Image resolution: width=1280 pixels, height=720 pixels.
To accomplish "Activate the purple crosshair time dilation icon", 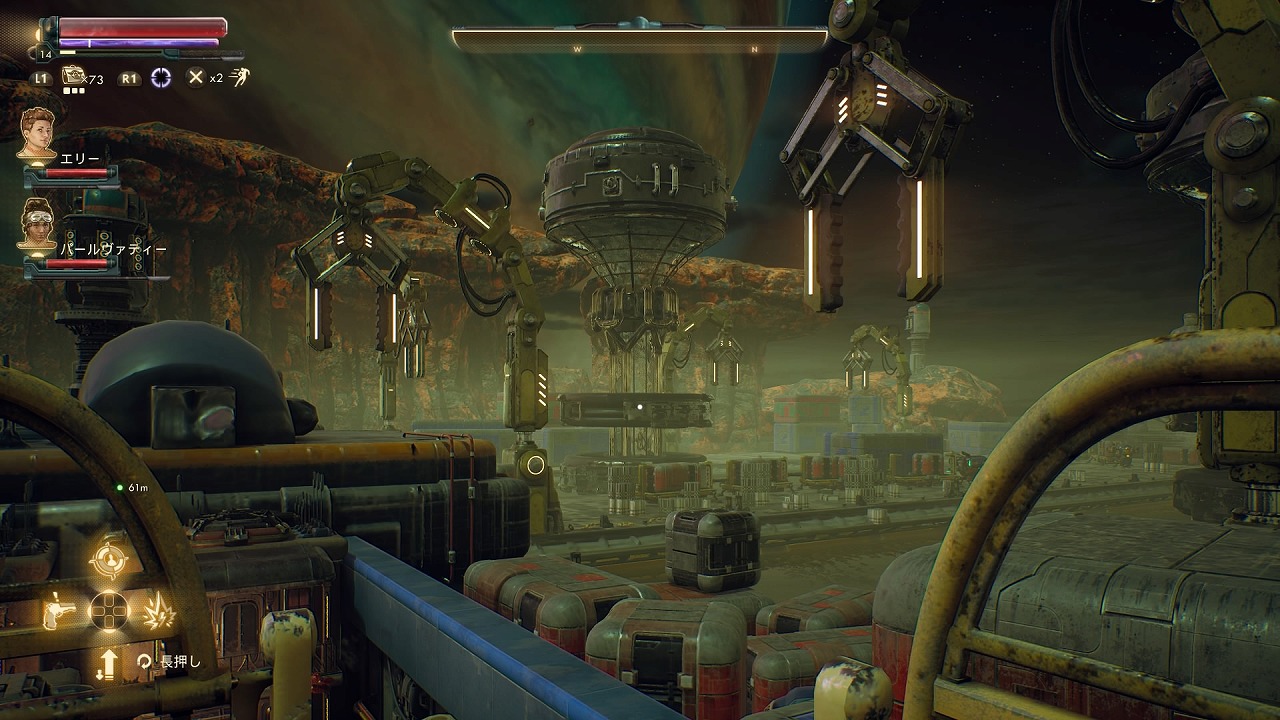I will [x=160, y=77].
